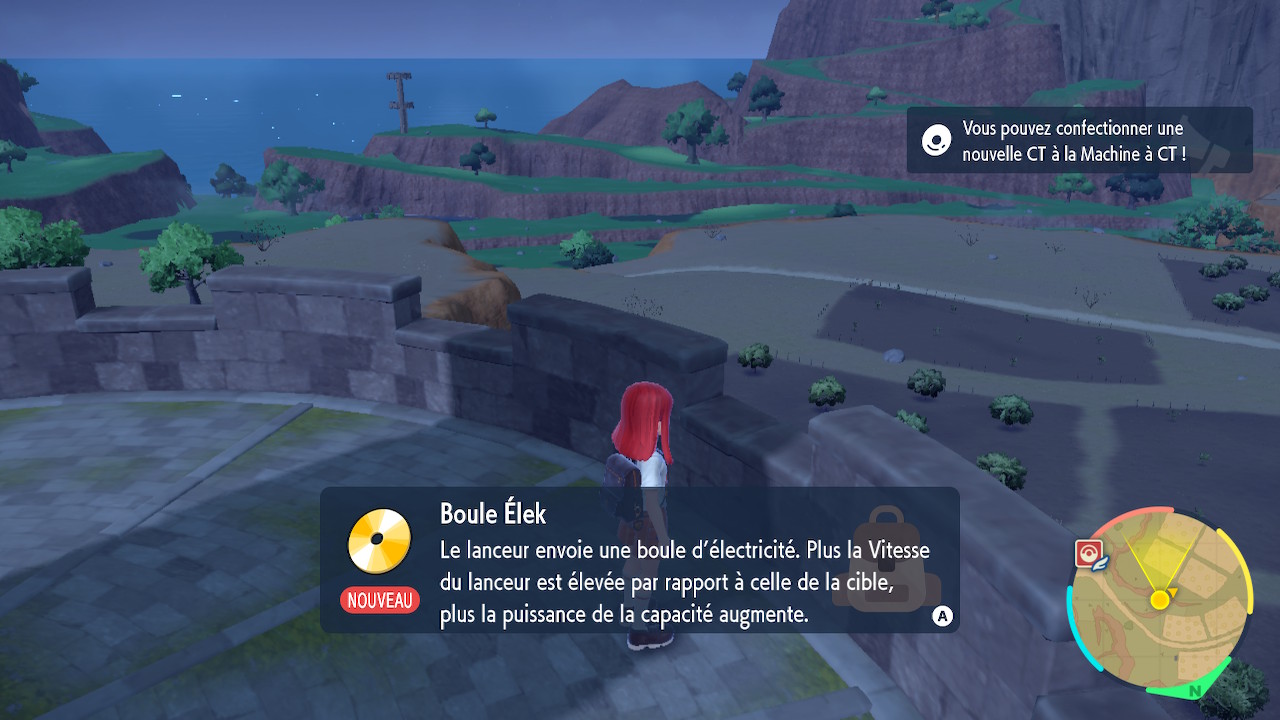1280x720 pixels.
Task: Open the circular minimap
Action: coord(1160,602)
